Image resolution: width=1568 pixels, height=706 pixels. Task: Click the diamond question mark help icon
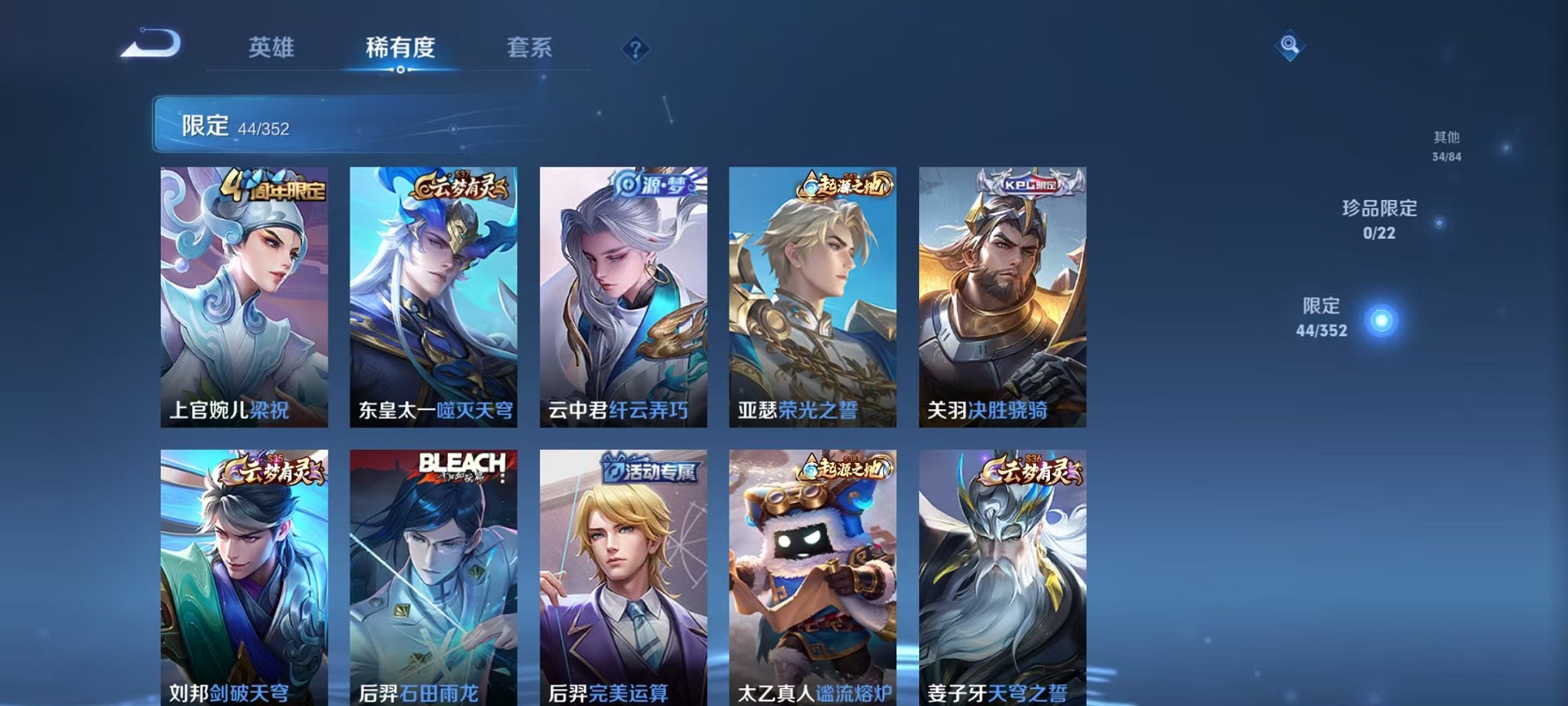(635, 50)
